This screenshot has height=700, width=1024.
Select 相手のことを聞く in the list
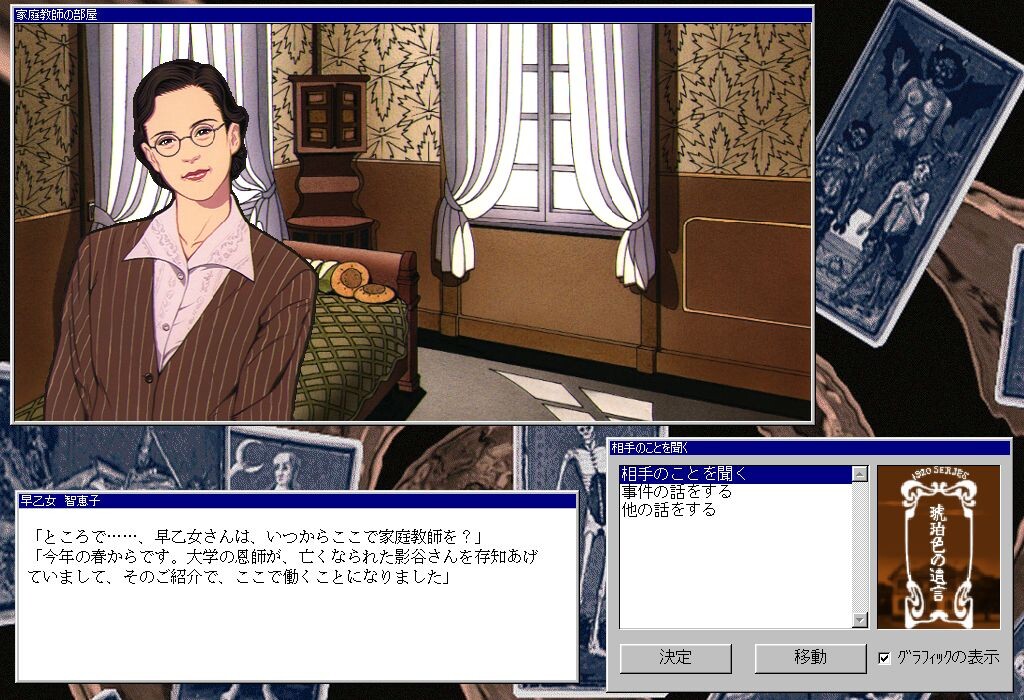[684, 474]
